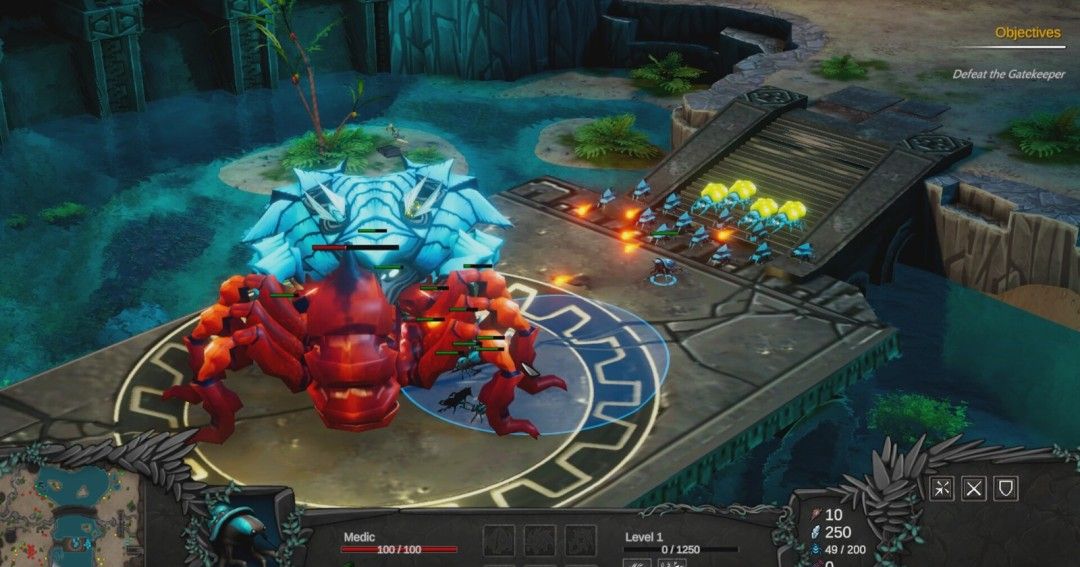
Task: Open the Objectives panel header
Action: click(x=1027, y=33)
